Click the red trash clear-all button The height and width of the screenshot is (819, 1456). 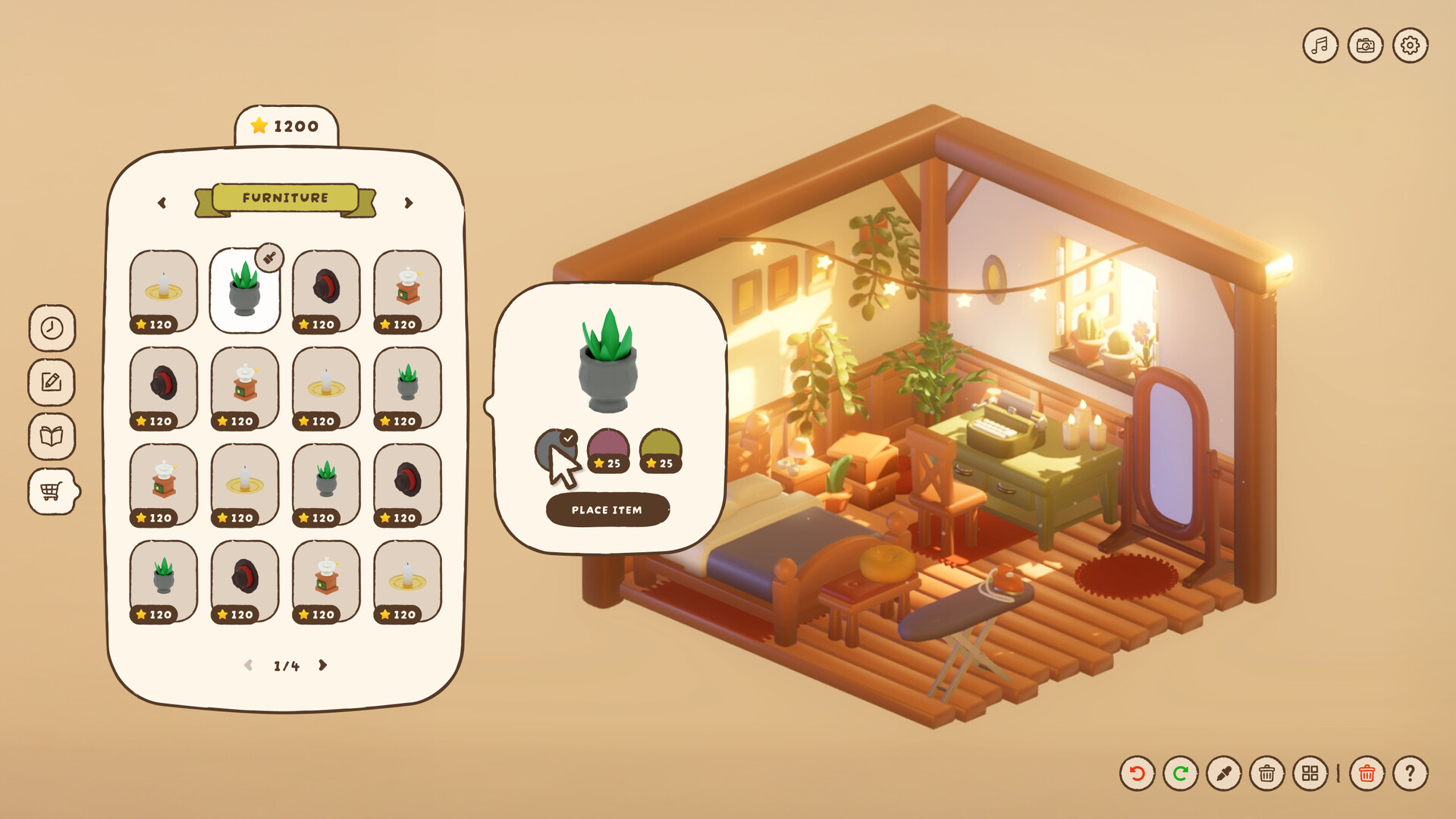(x=1367, y=773)
